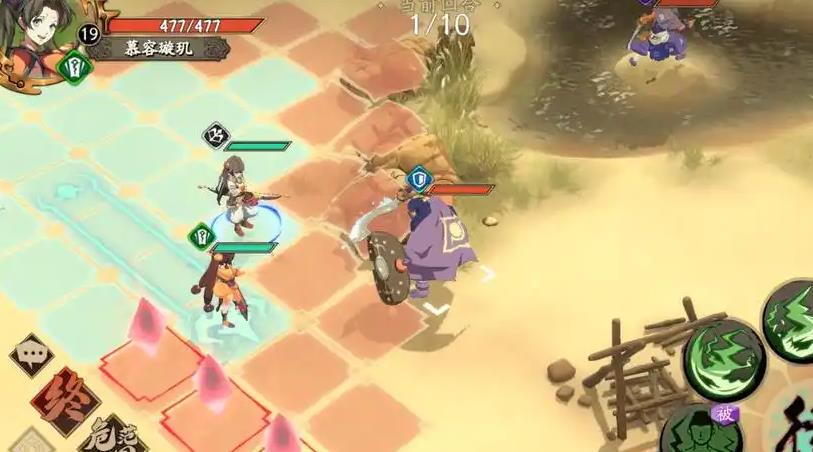Select the orange-clad ally unit
Screen dimensions: 813x452
[218, 287]
